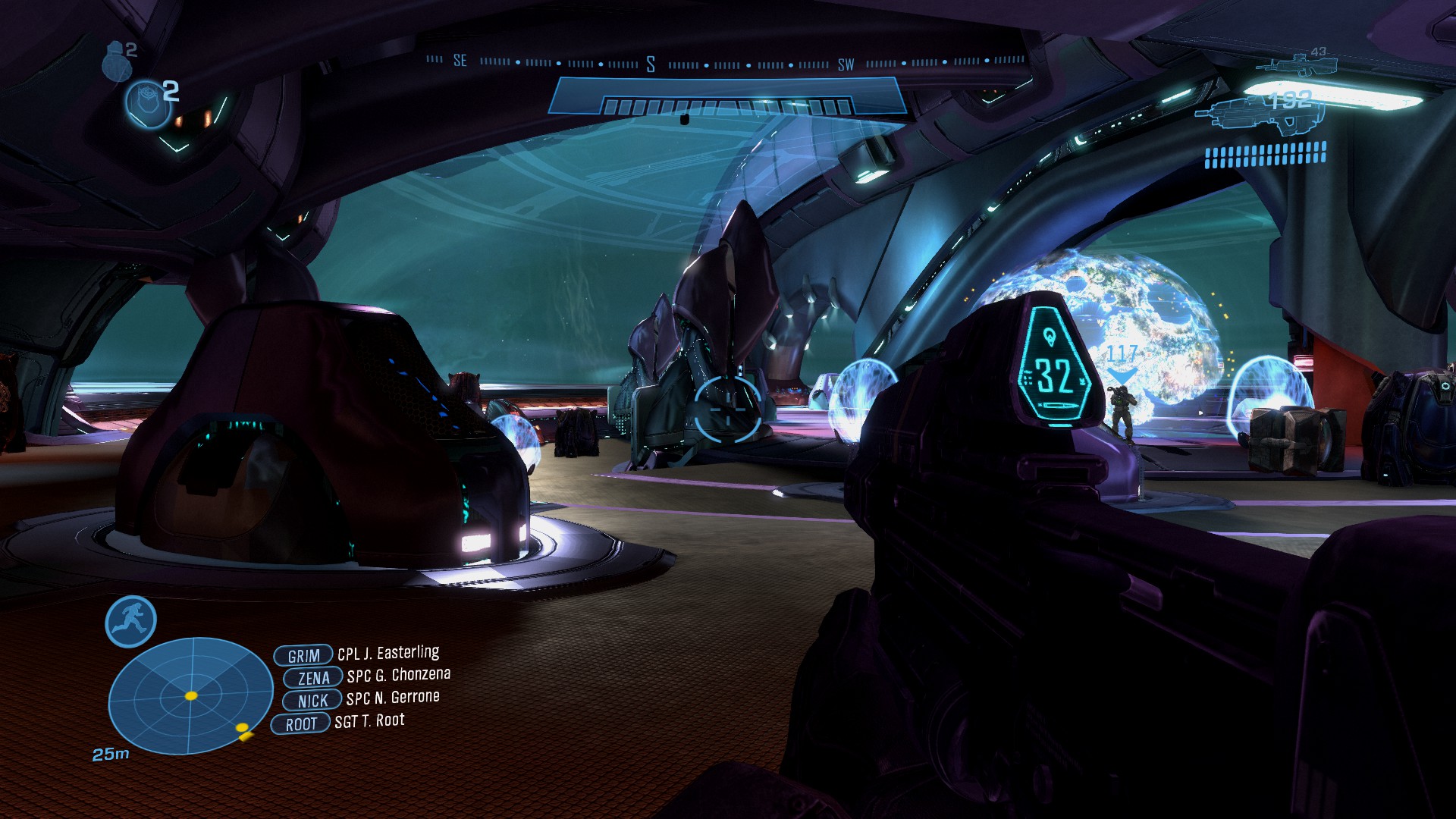Select the ZENA fireteam tag
Image resolution: width=1456 pixels, height=819 pixels.
click(312, 678)
